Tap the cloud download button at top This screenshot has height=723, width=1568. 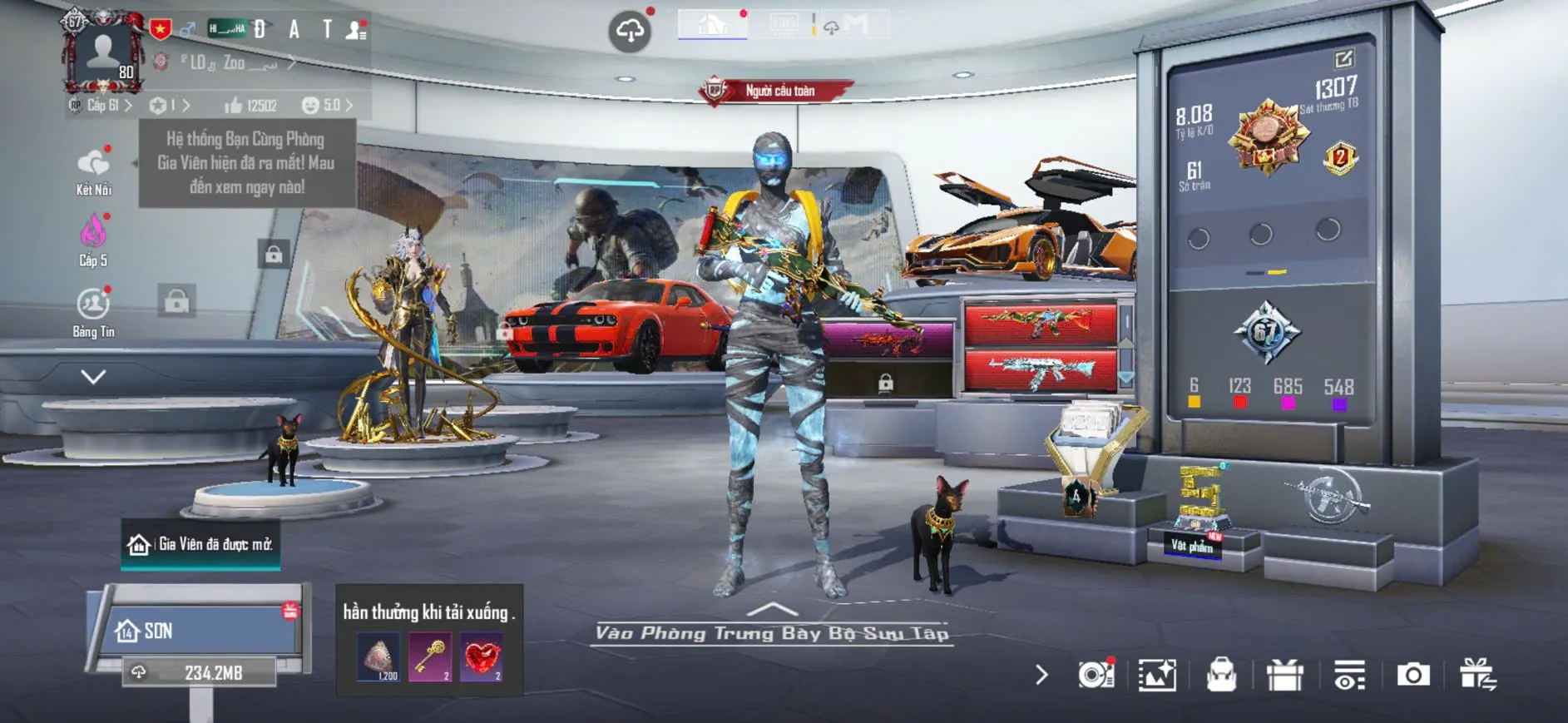click(x=630, y=32)
